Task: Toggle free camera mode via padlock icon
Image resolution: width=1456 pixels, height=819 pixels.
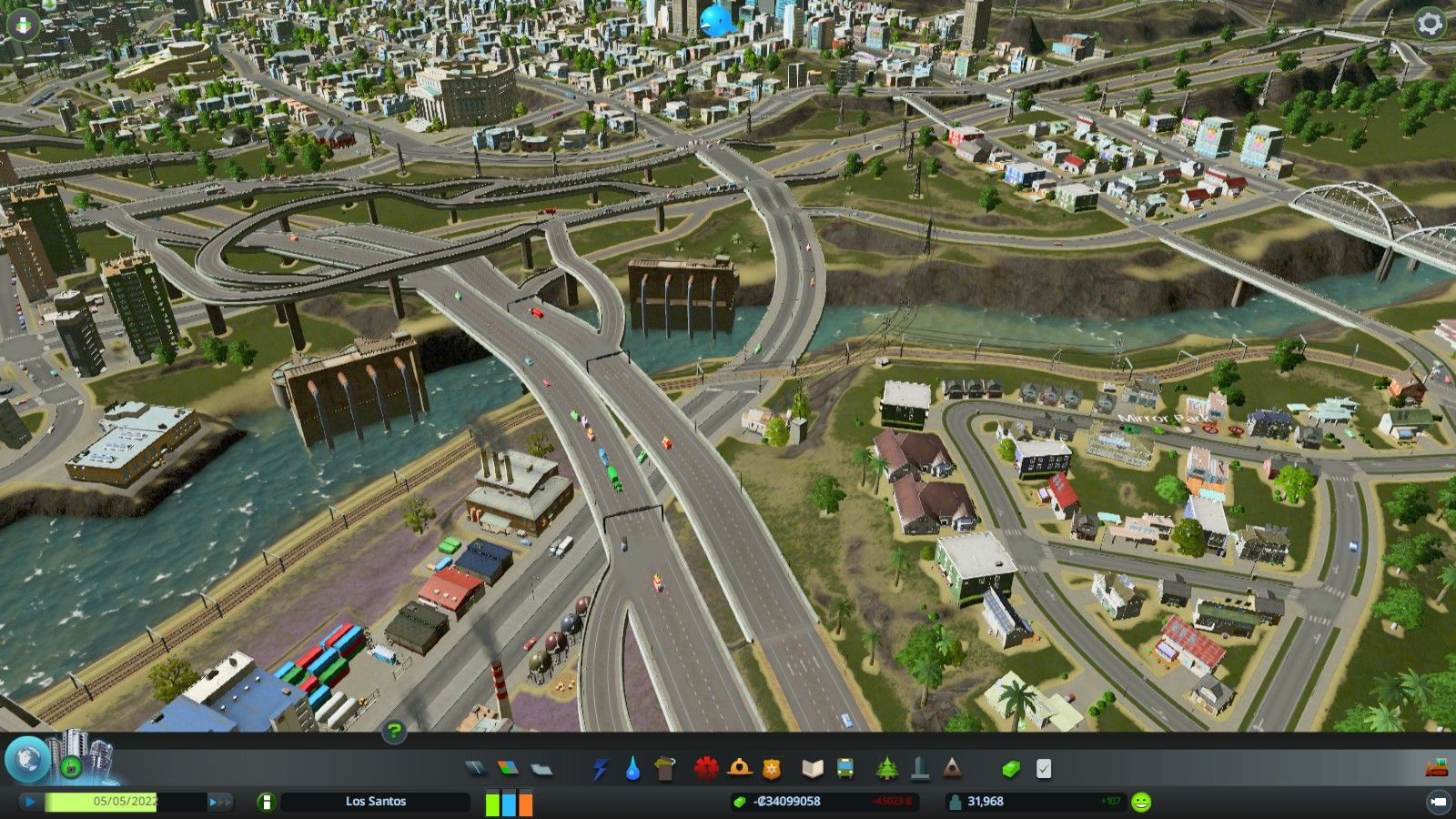Action: tap(72, 768)
